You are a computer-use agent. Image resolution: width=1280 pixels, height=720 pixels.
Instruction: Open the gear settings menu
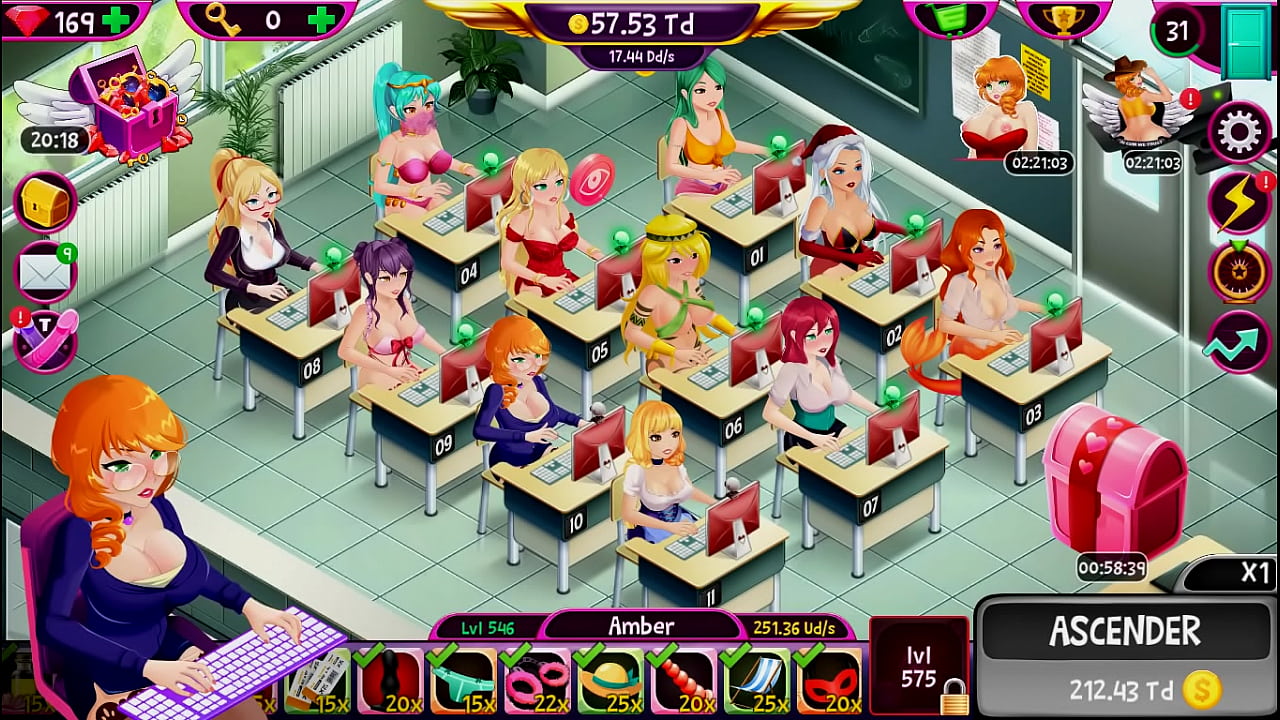(x=1240, y=131)
